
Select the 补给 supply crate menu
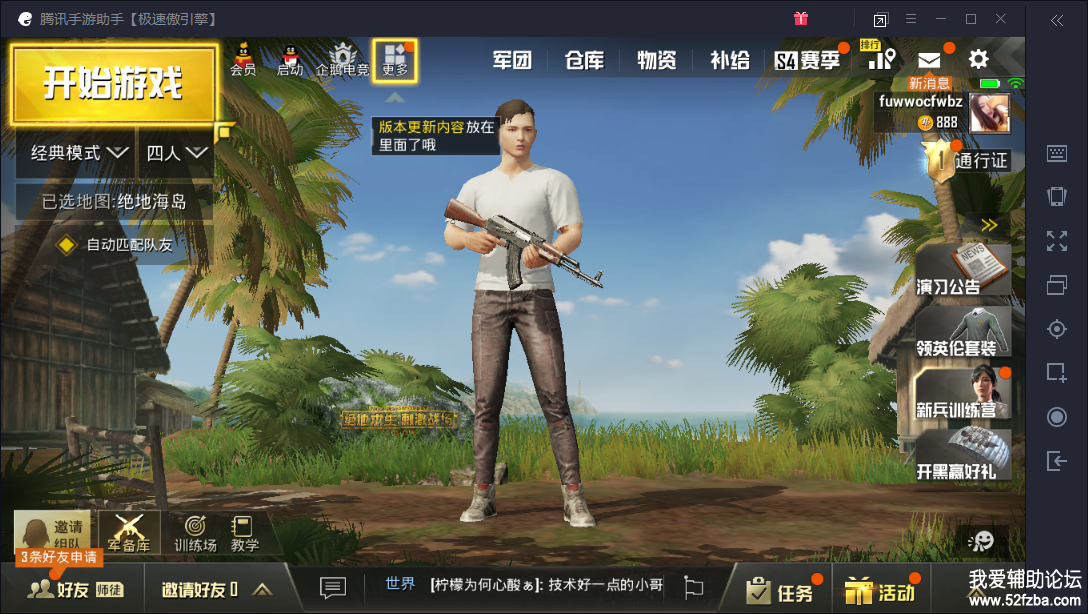click(729, 60)
